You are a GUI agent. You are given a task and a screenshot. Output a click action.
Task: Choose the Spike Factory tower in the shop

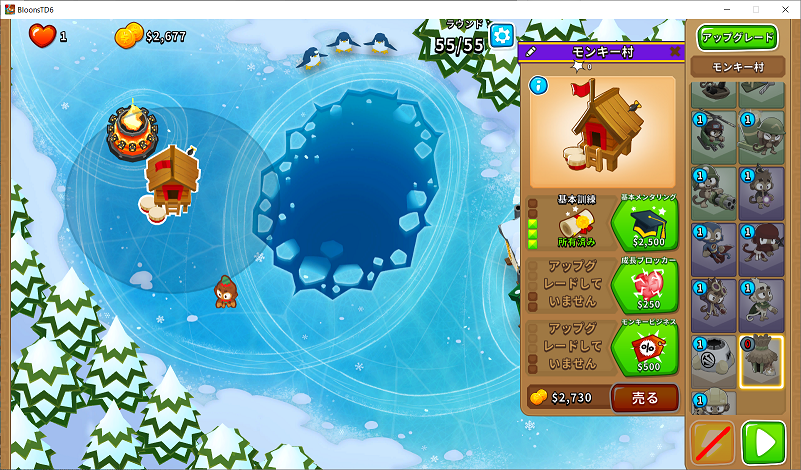click(x=714, y=361)
